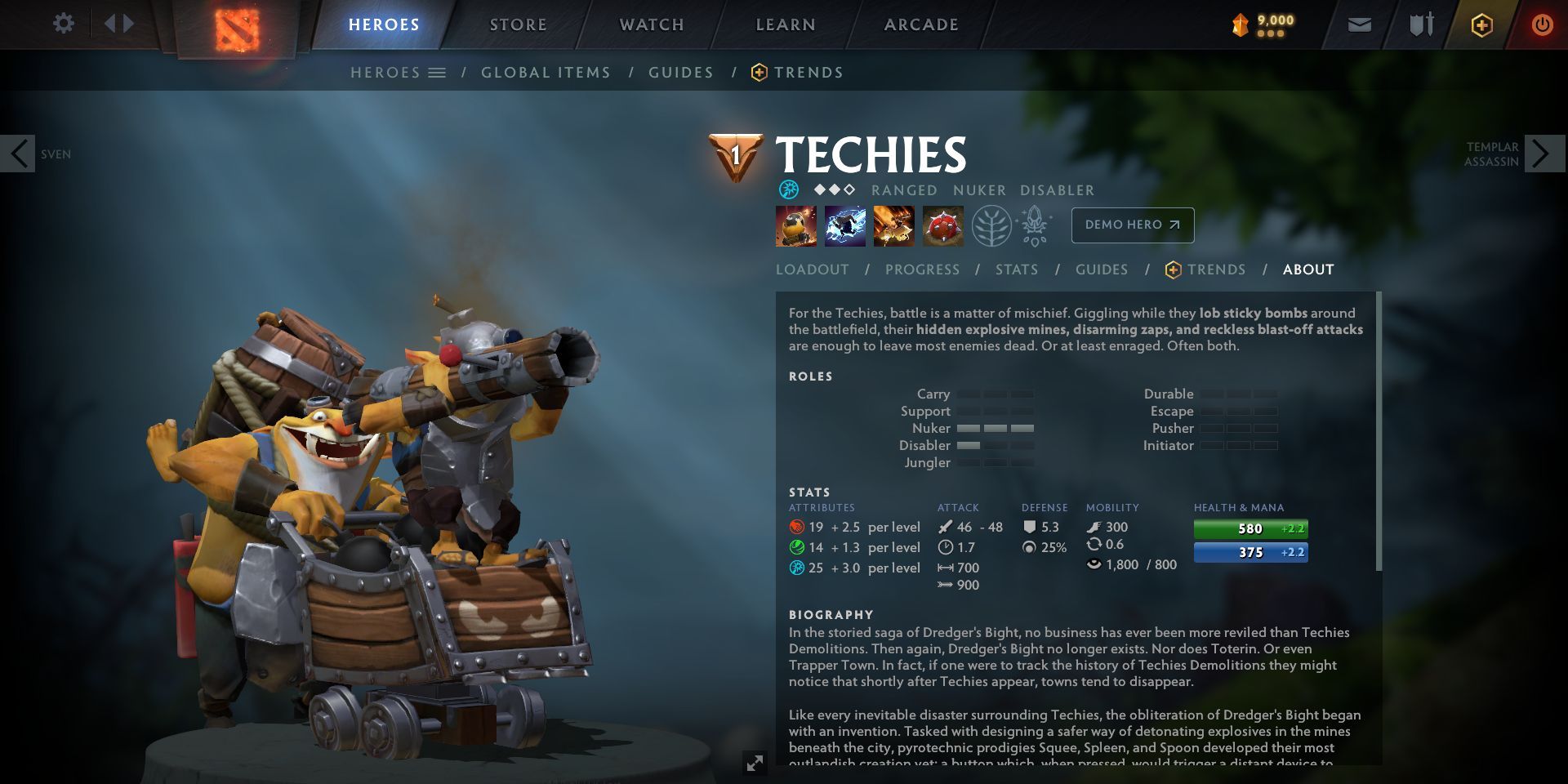This screenshot has height=784, width=1568.
Task: Select the Sticky Bomb ability icon
Action: coord(795,225)
